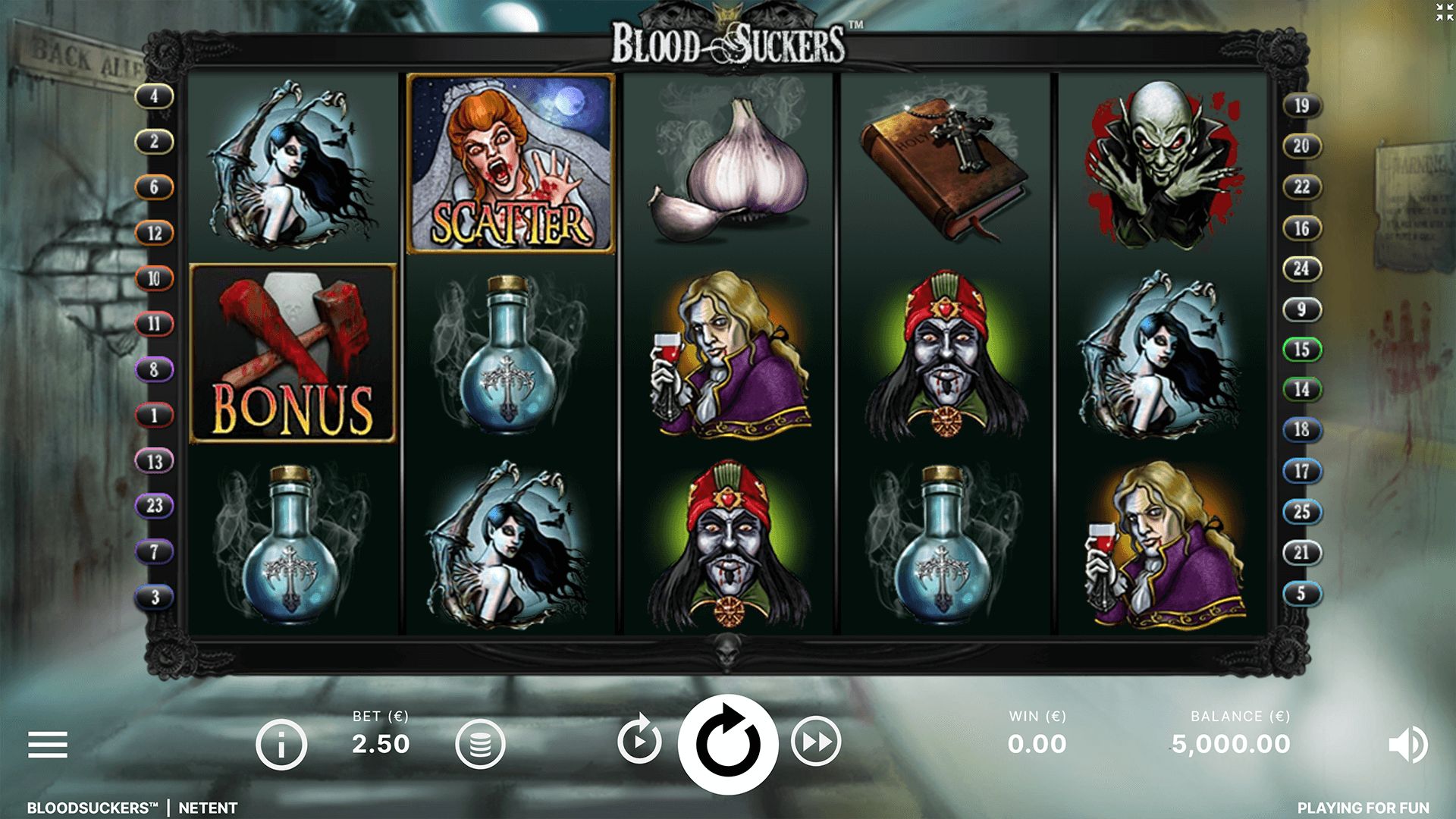Viewport: 1456px width, 819px height.
Task: Select payline number 4 marker
Action: (x=155, y=96)
